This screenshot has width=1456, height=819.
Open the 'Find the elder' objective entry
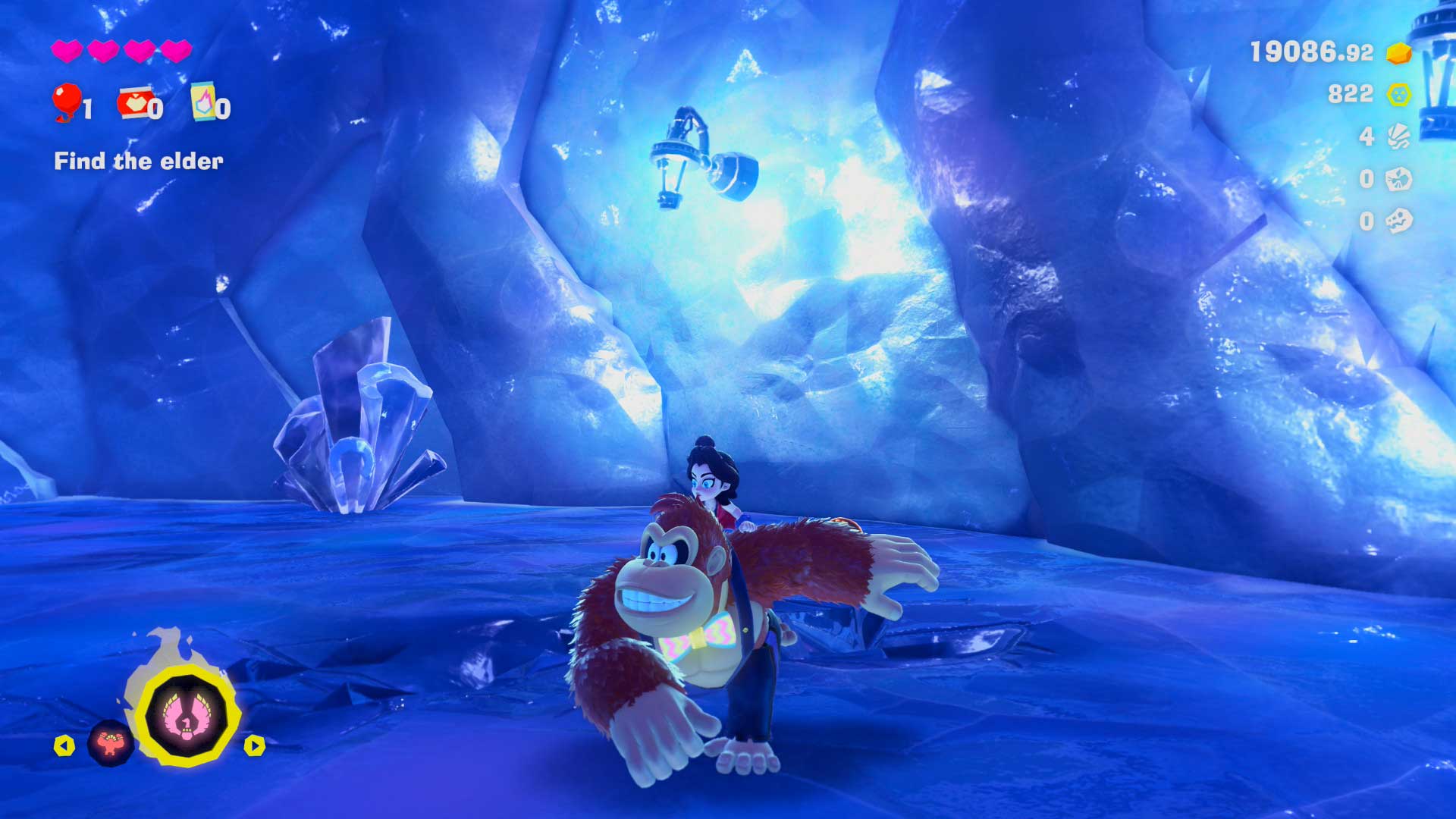pyautogui.click(x=137, y=161)
